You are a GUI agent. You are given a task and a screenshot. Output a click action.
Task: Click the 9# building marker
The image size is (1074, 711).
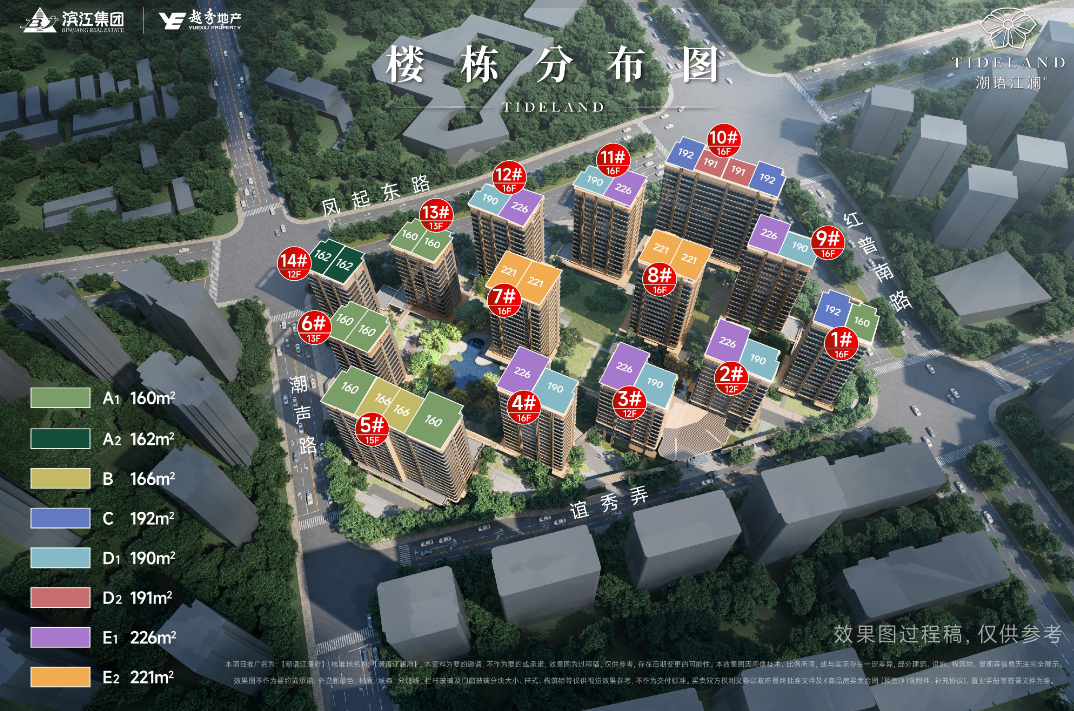point(827,242)
